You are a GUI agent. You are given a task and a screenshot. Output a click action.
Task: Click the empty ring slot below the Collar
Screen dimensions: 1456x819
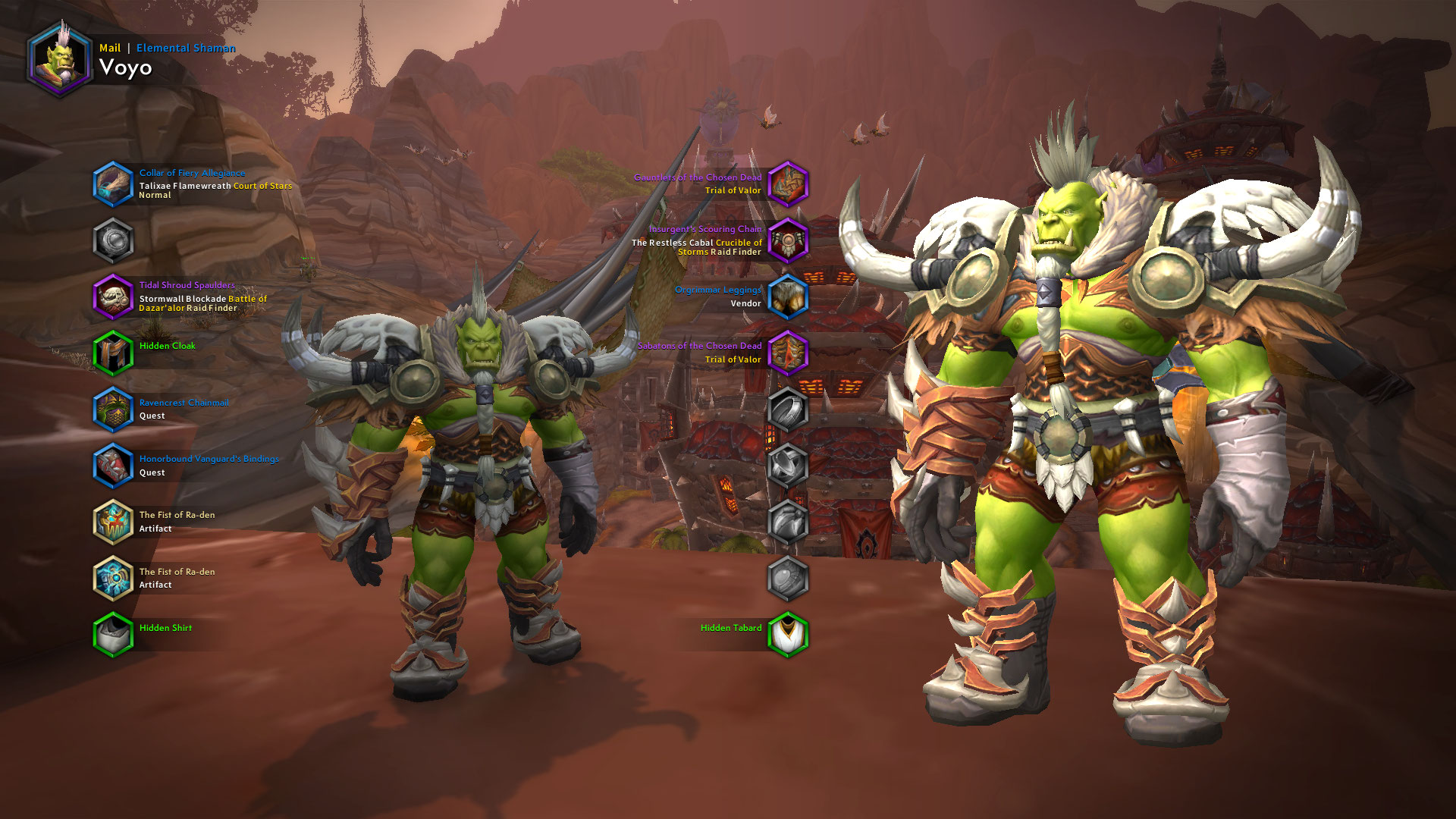coord(114,240)
